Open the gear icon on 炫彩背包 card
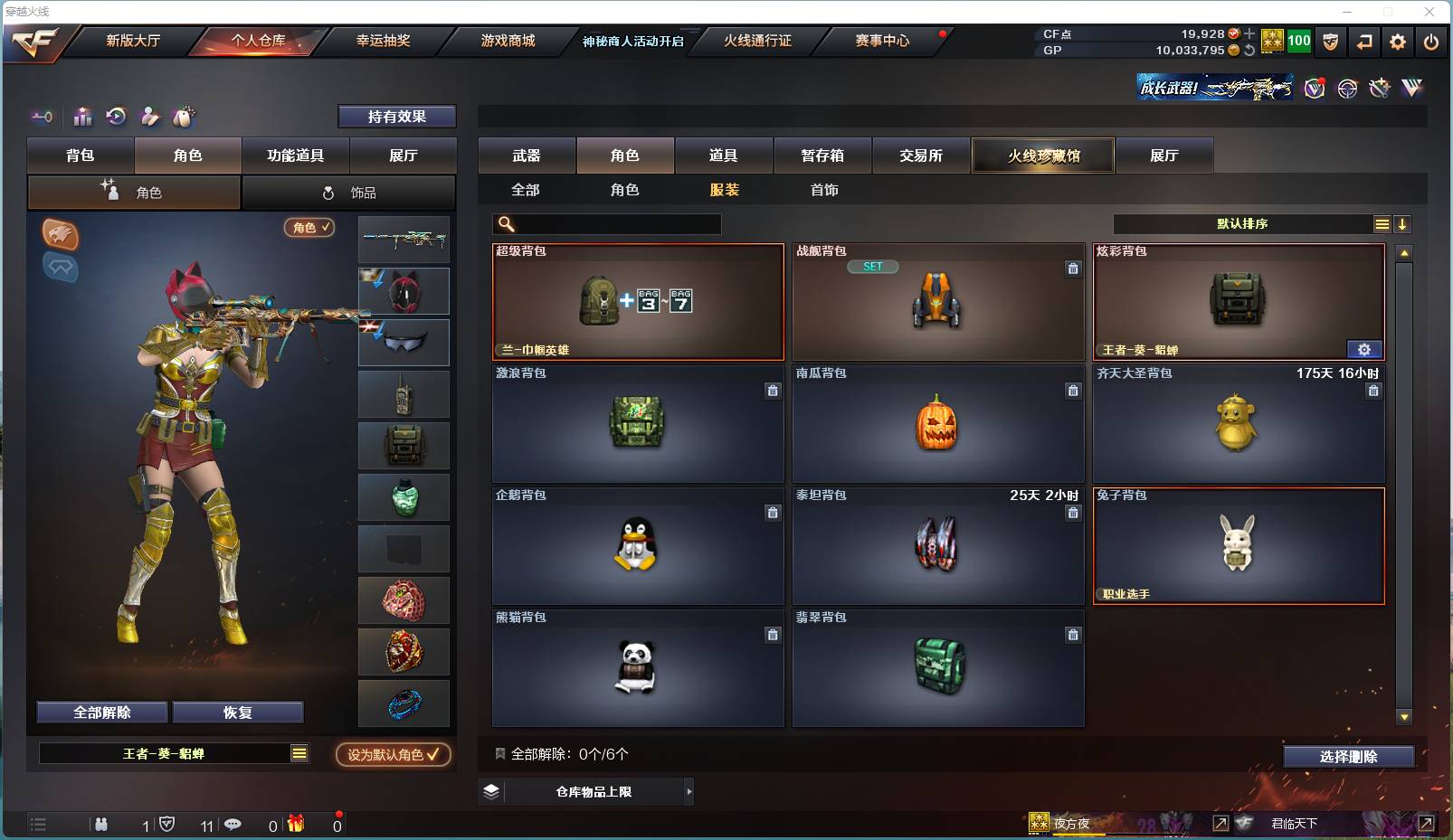This screenshot has width=1453, height=840. click(x=1365, y=349)
